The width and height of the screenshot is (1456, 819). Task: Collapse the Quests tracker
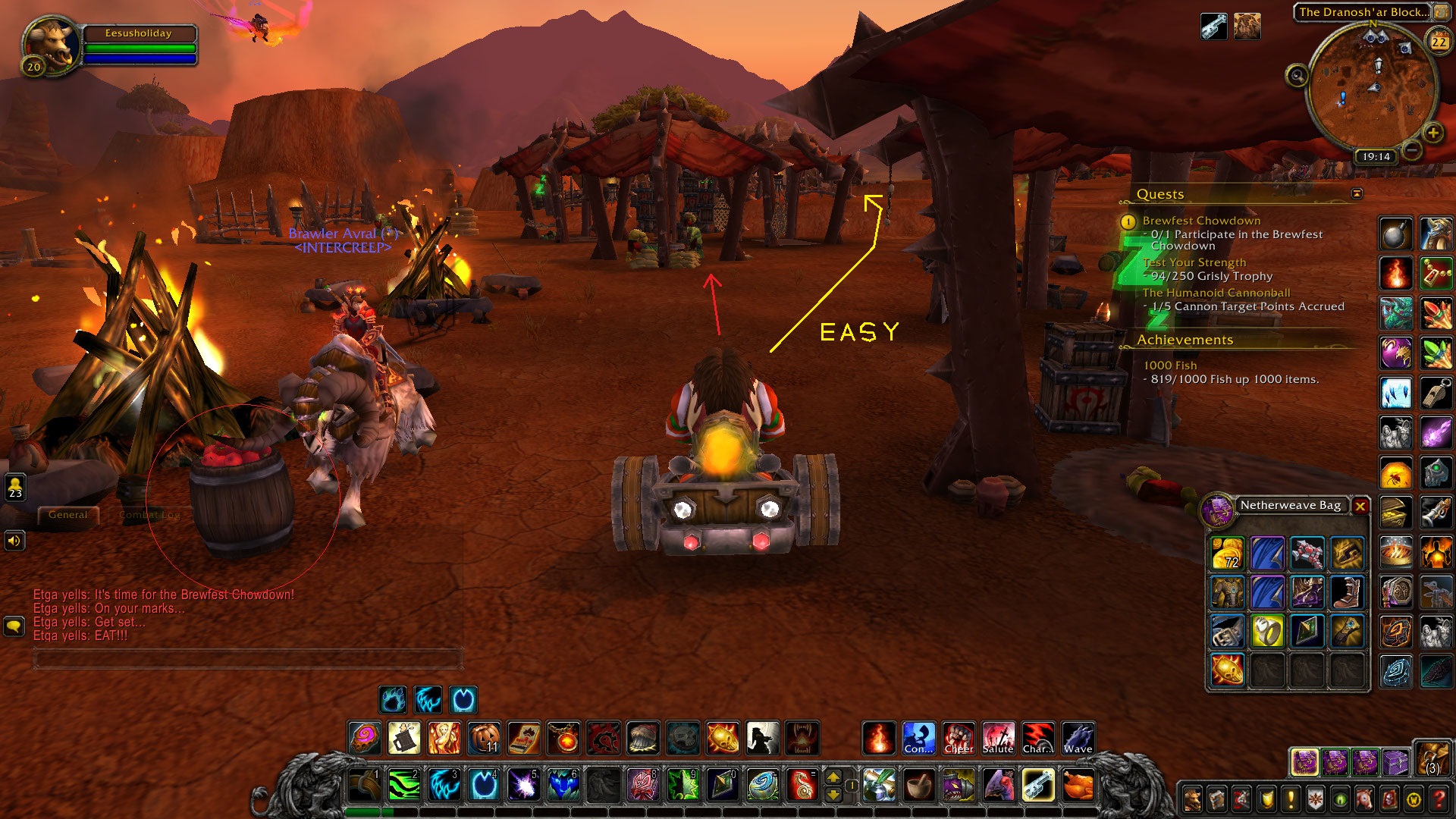tap(1357, 194)
